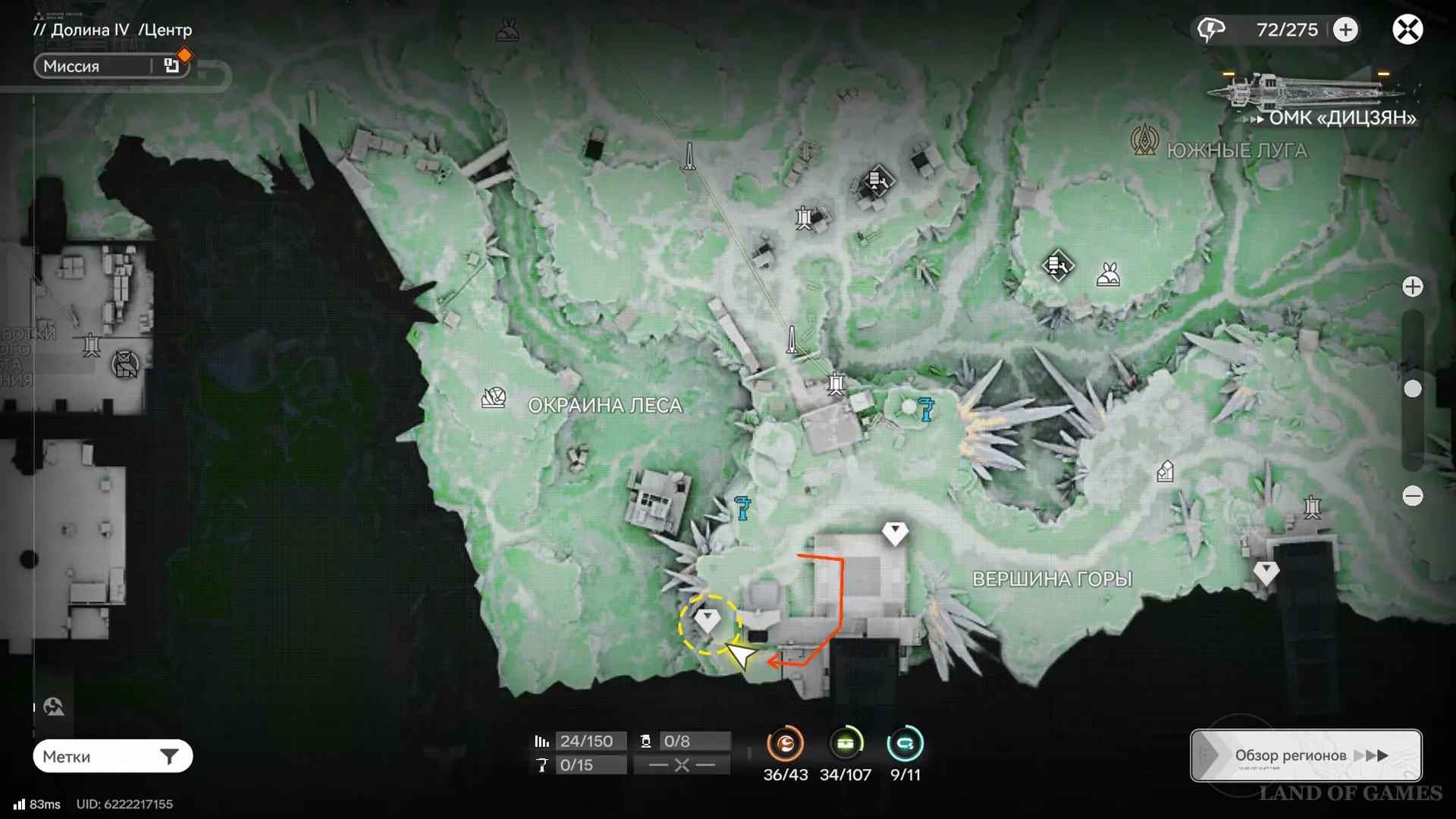Select the rabbit marker near Южные Луга
The width and height of the screenshot is (1456, 819).
(1108, 275)
